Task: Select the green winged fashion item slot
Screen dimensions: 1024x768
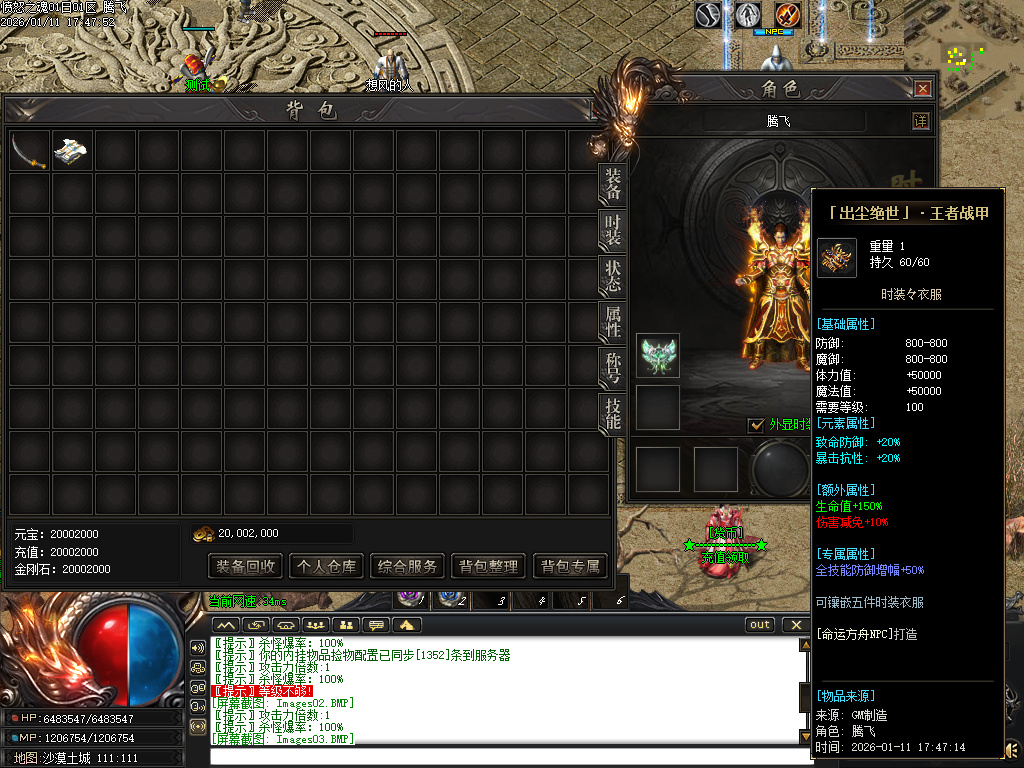Action: point(658,355)
